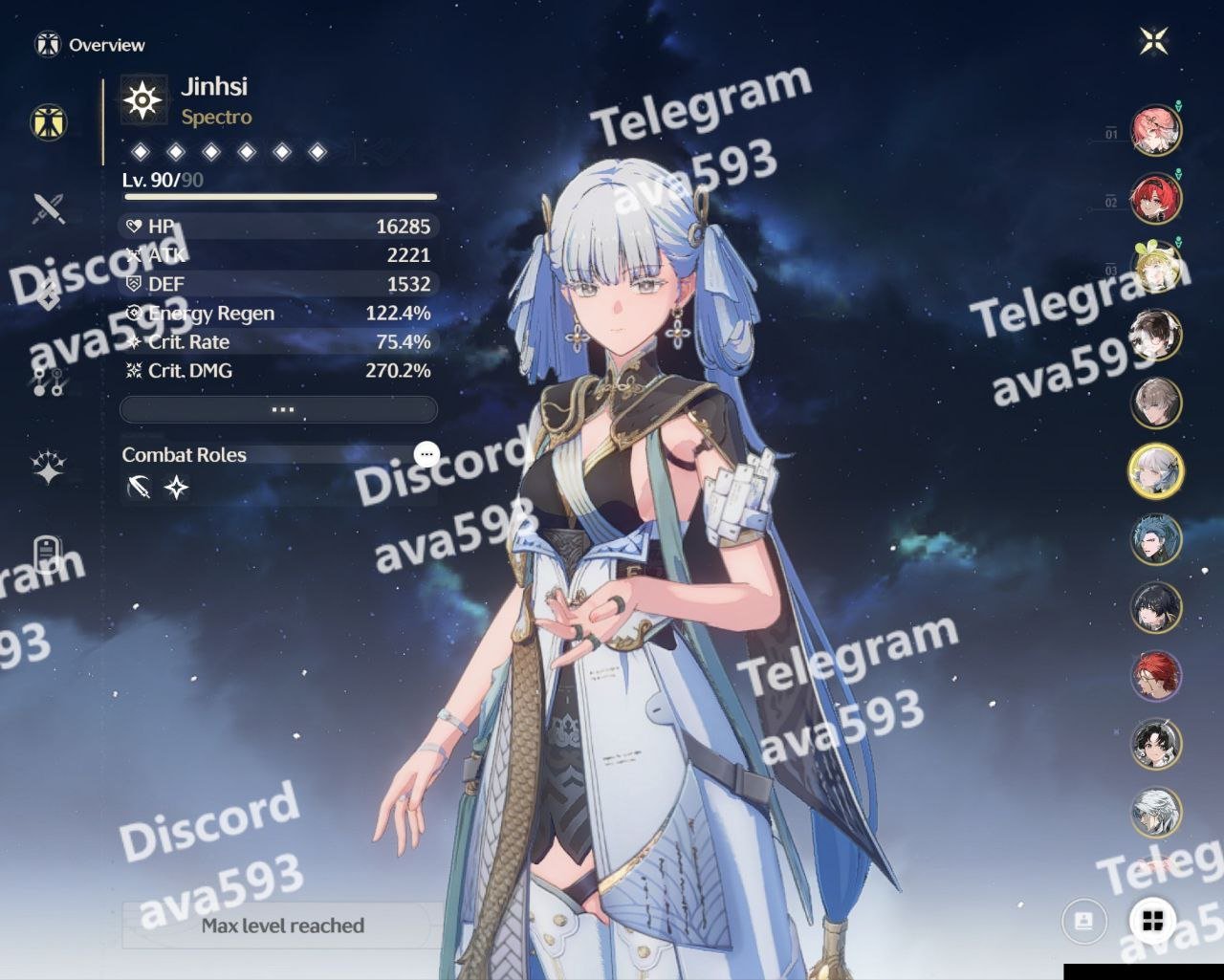This screenshot has width=1224, height=980.
Task: Select the pink-haired character in slot 01
Action: (x=1156, y=130)
